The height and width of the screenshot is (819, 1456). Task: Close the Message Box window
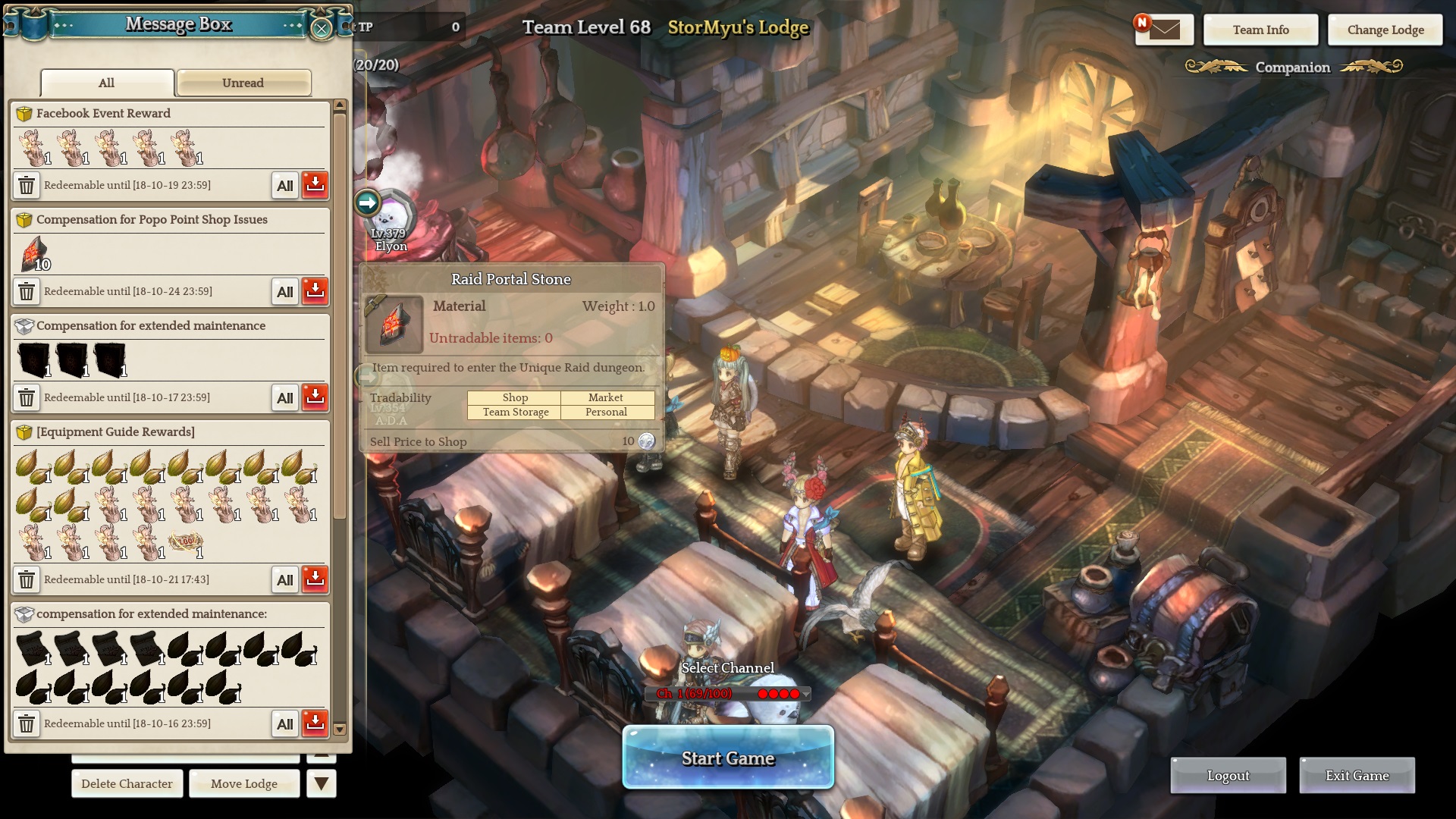322,29
